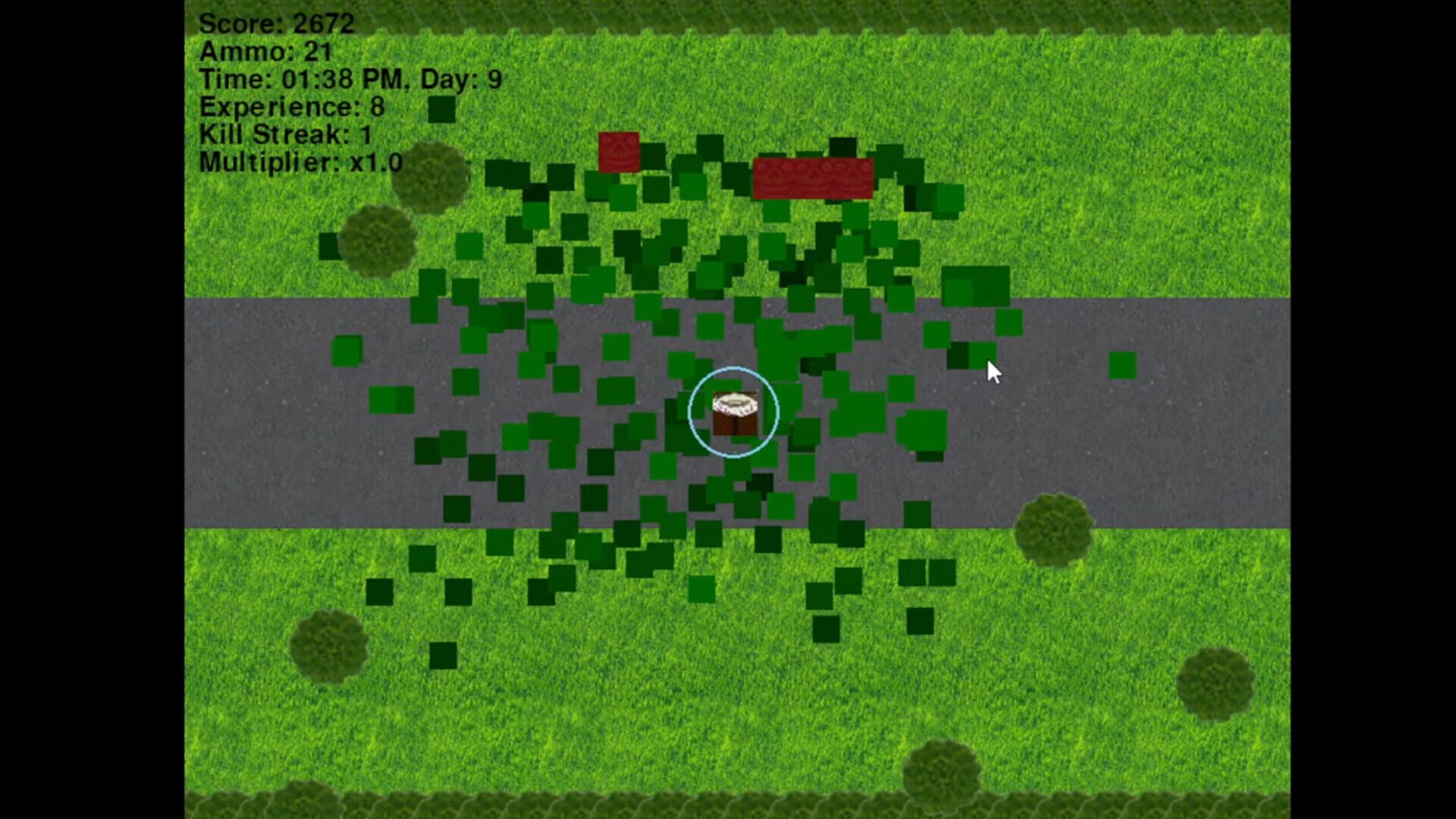Target the long red enemy chain near the top

(811, 178)
